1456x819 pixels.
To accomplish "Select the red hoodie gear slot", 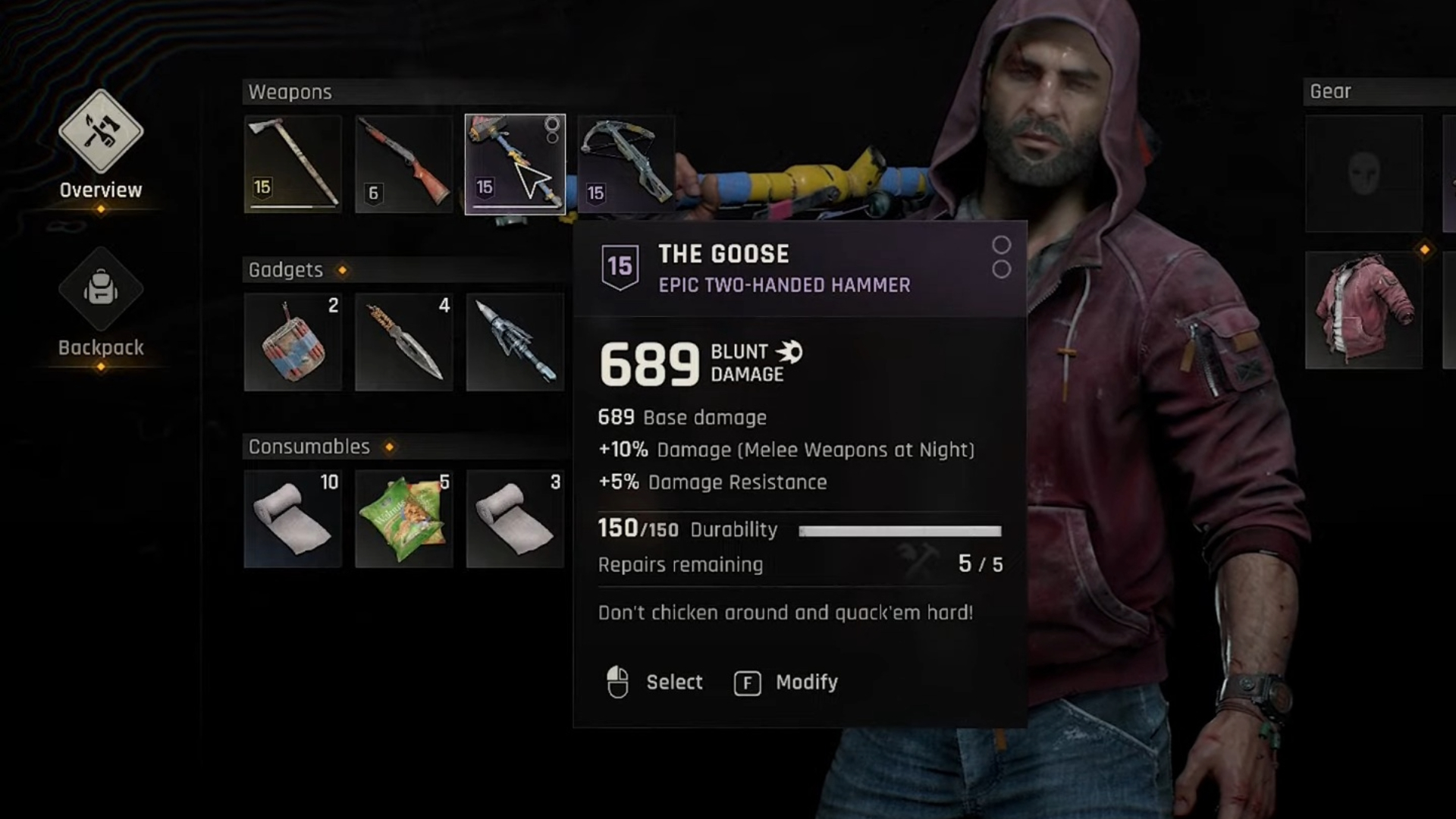I will click(1363, 310).
